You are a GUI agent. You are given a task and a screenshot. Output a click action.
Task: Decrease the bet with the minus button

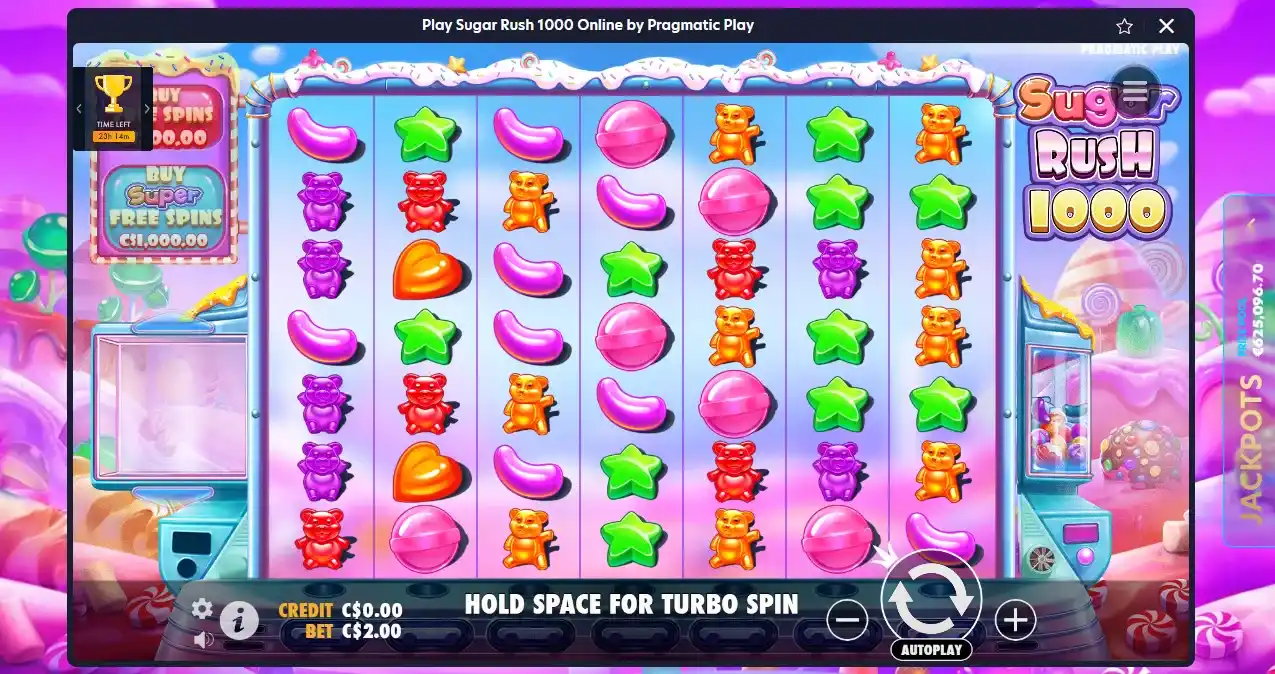[x=847, y=621]
